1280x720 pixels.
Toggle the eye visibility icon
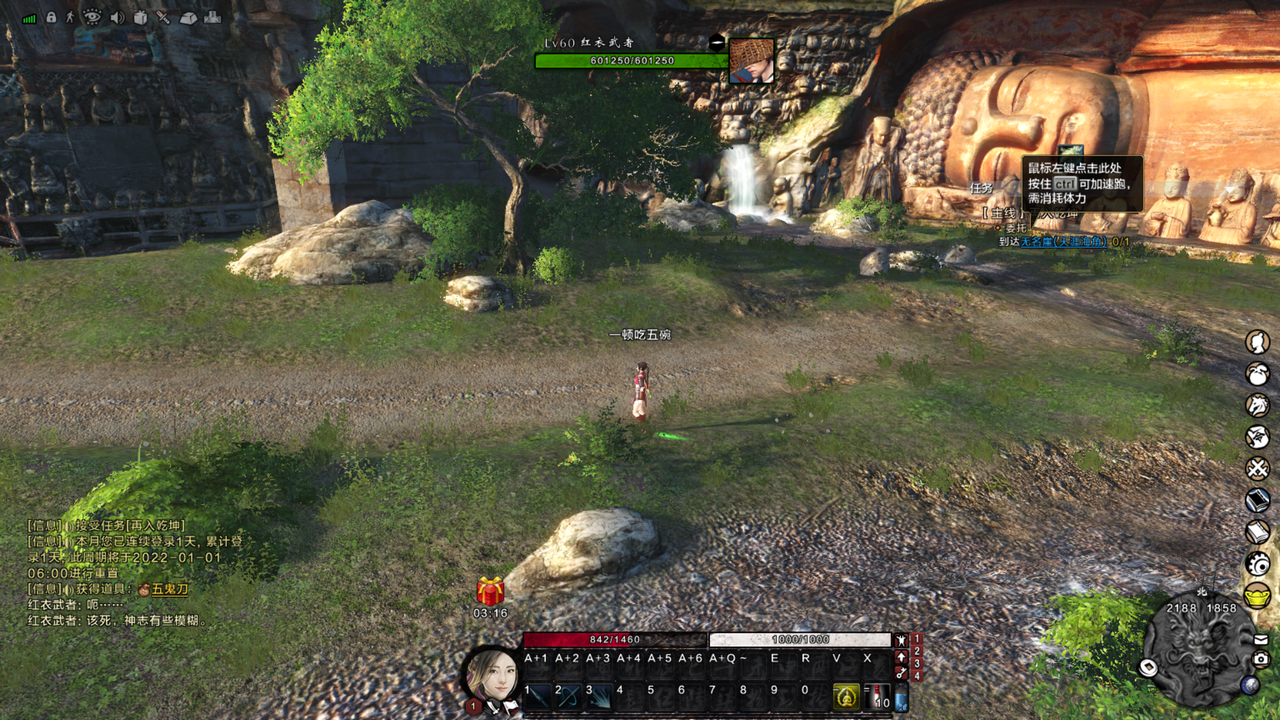tap(92, 17)
